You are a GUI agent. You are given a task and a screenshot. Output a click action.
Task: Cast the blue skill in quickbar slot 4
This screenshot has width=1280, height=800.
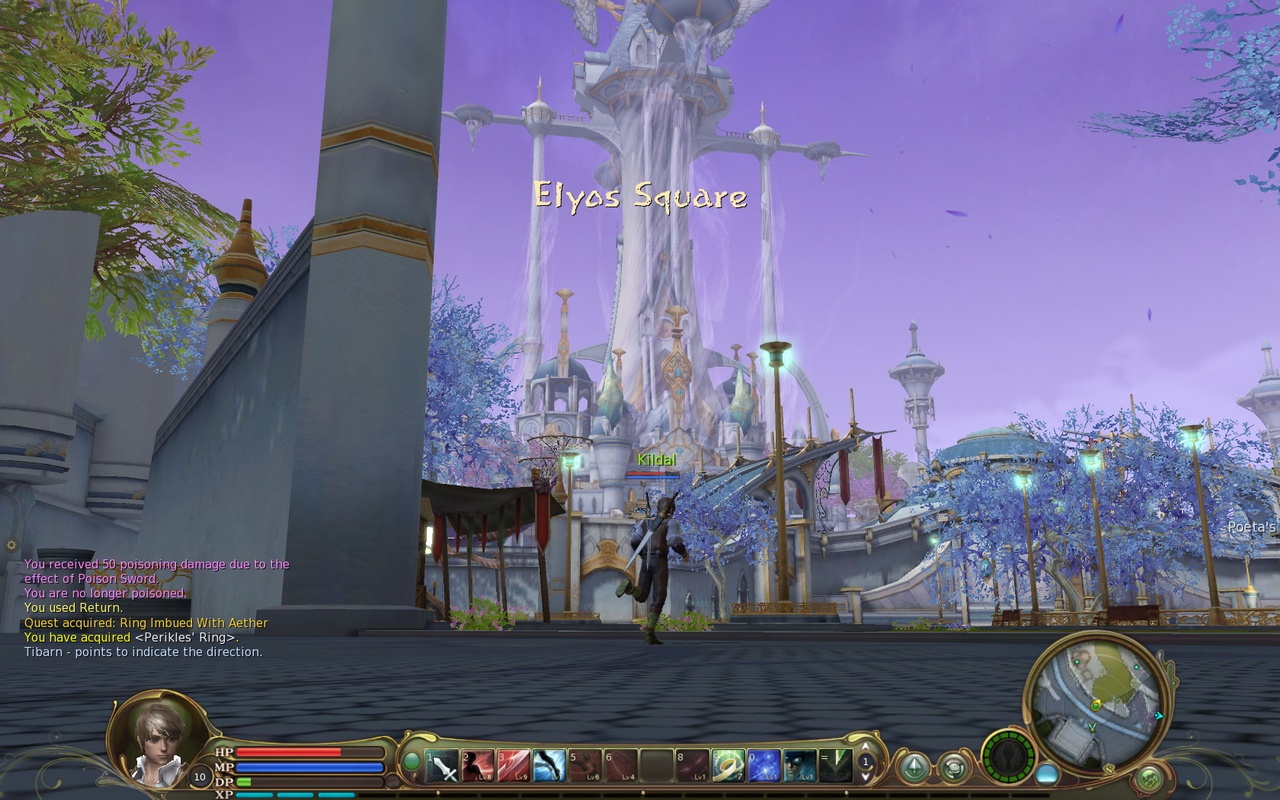point(548,765)
